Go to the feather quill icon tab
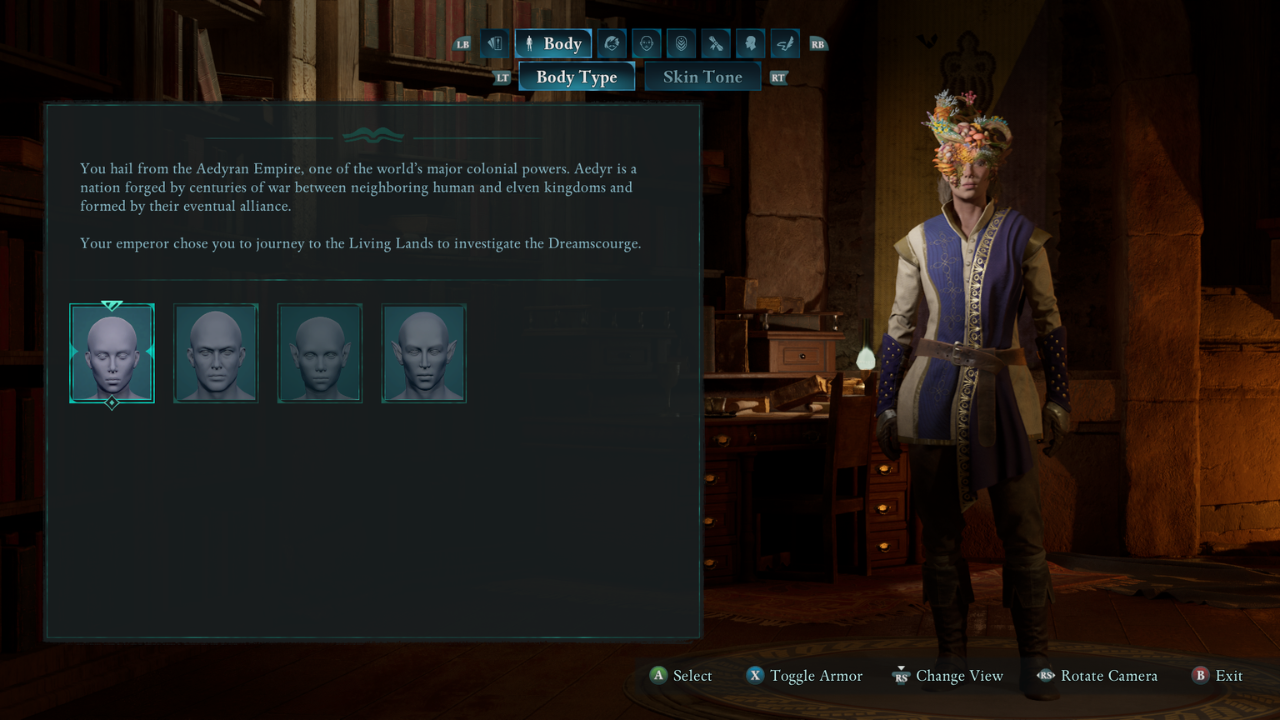 (x=785, y=44)
